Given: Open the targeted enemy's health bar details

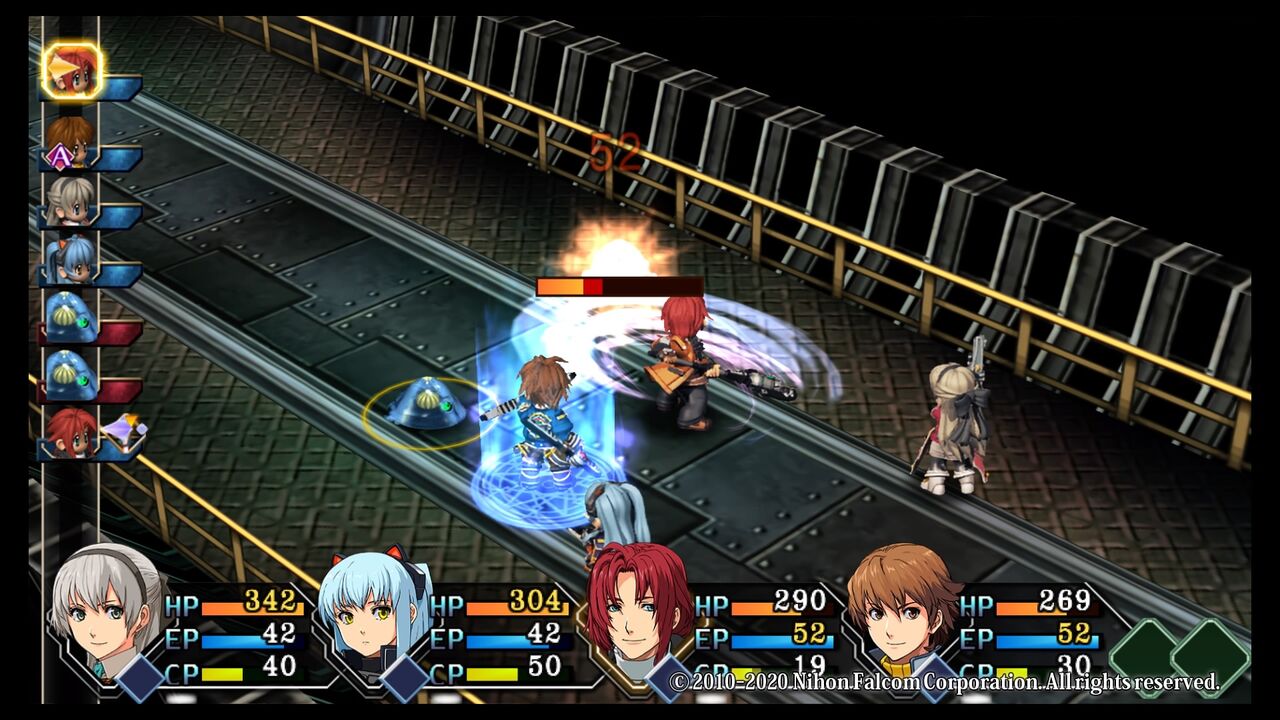Looking at the screenshot, I should click(x=620, y=288).
